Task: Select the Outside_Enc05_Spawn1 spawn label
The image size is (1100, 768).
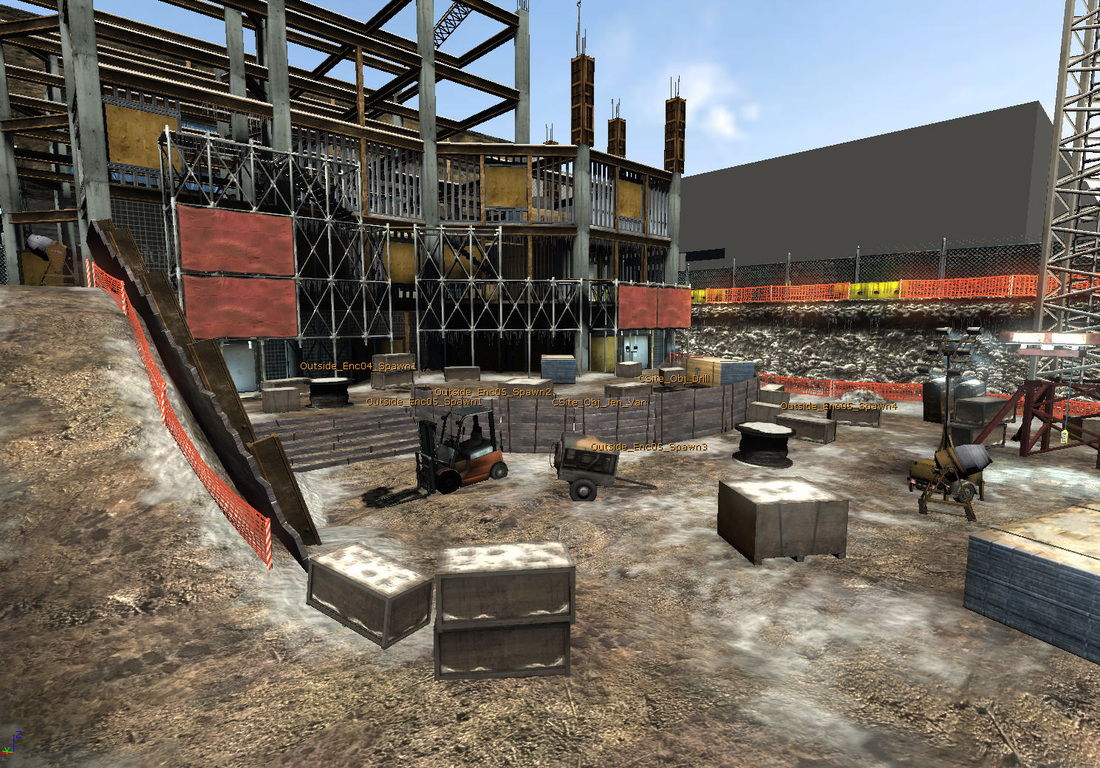Action: pyautogui.click(x=423, y=402)
